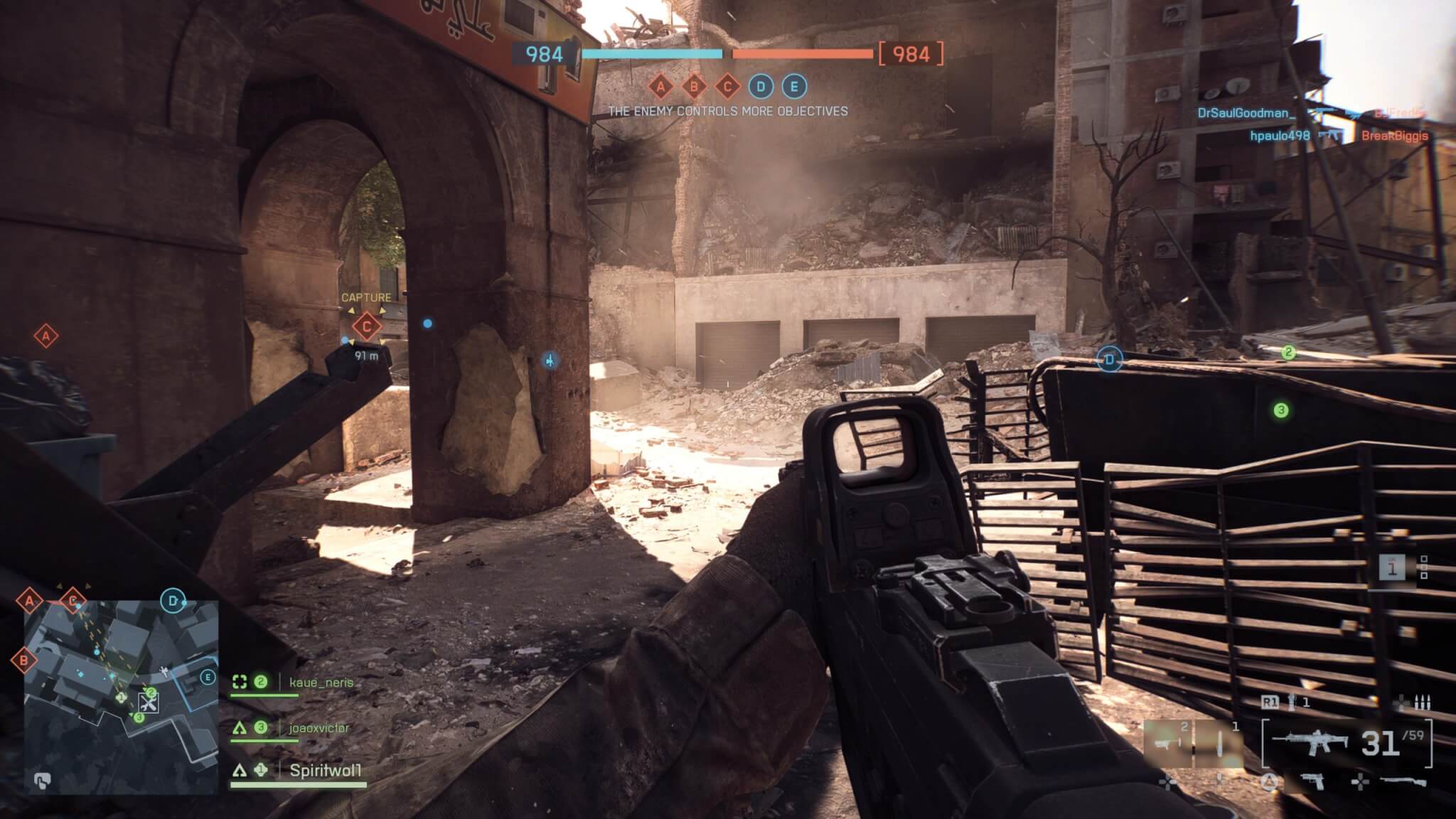This screenshot has width=1456, height=819.
Task: Click the Capture C objective marker showing 91 m
Action: point(367,326)
